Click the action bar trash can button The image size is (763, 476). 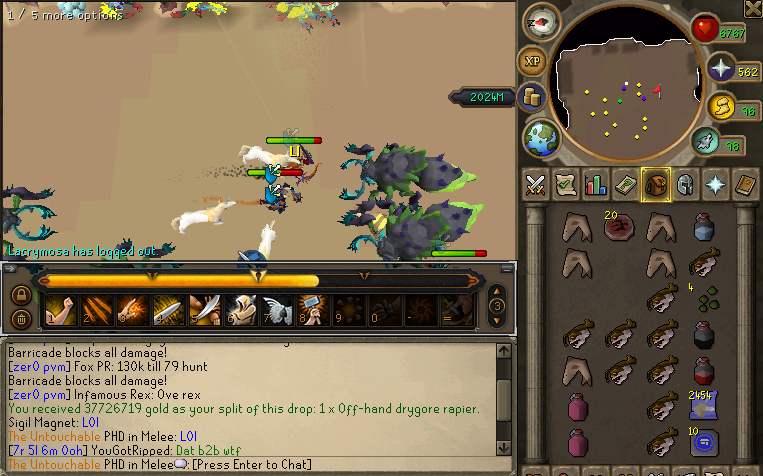20,319
